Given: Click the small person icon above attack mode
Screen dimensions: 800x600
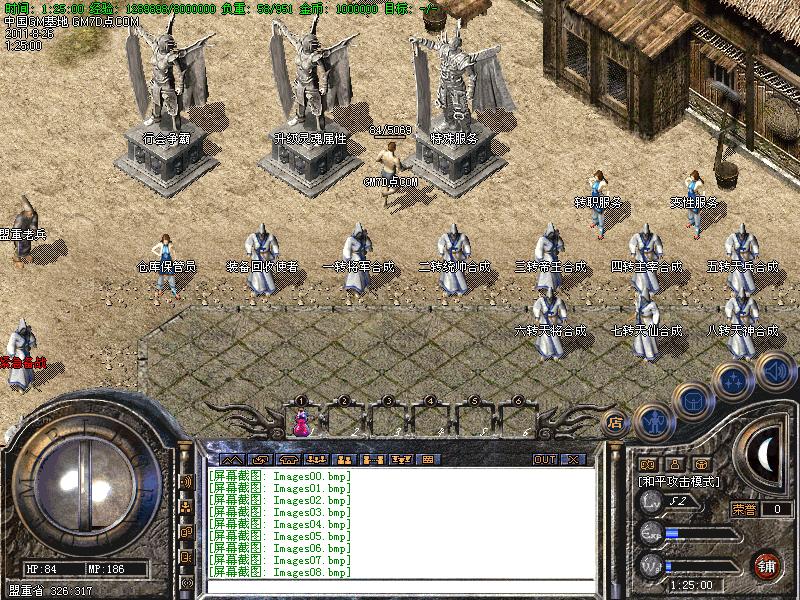Looking at the screenshot, I should pos(674,464).
